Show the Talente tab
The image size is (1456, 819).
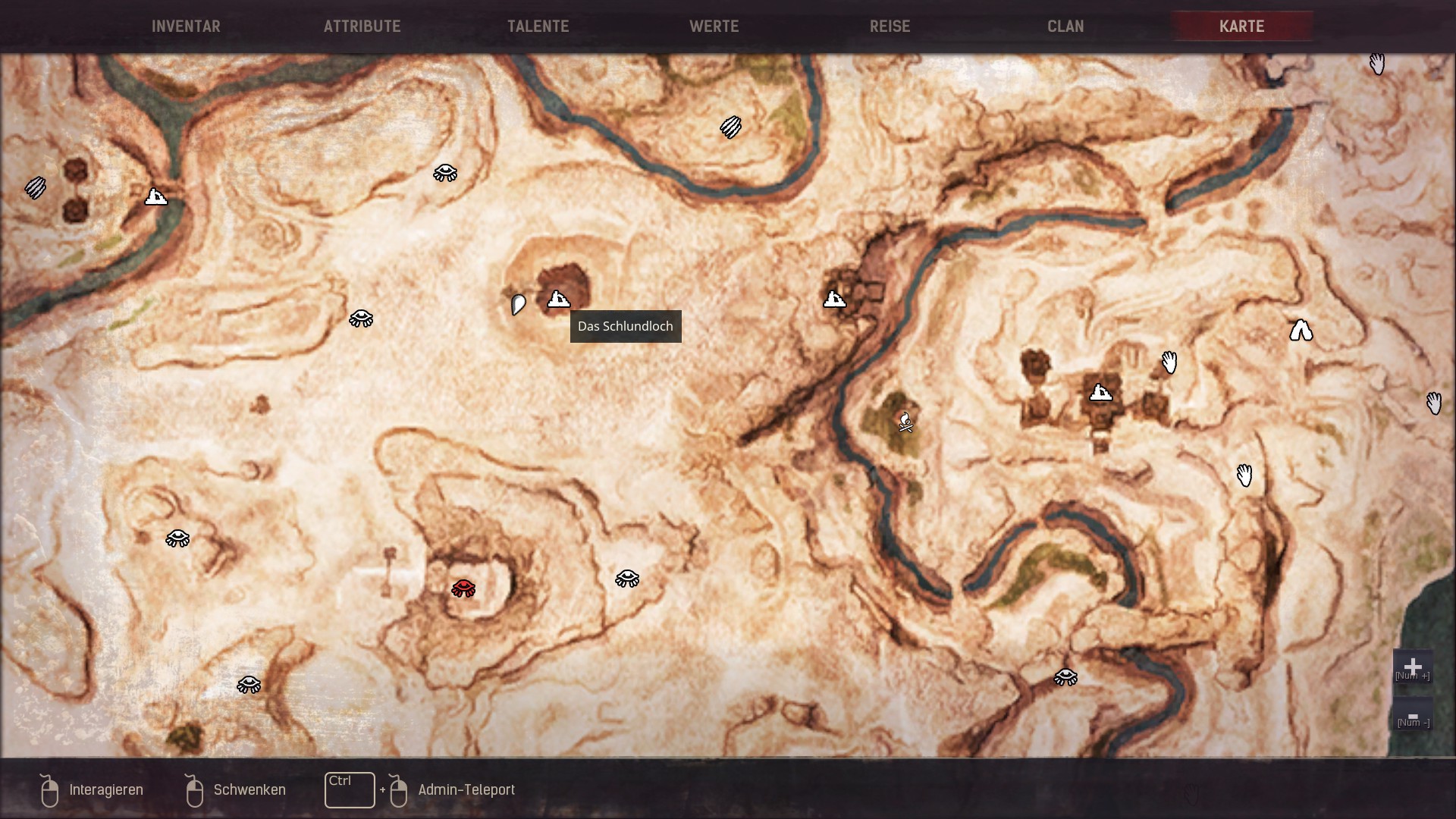[538, 27]
